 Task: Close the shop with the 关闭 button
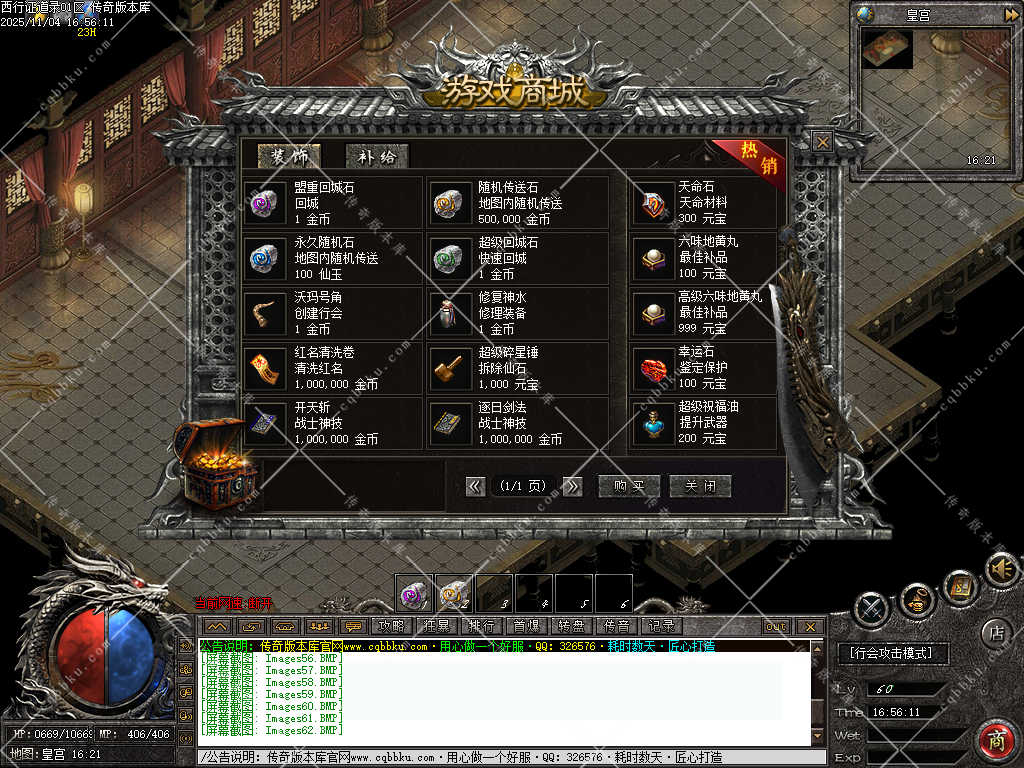700,486
